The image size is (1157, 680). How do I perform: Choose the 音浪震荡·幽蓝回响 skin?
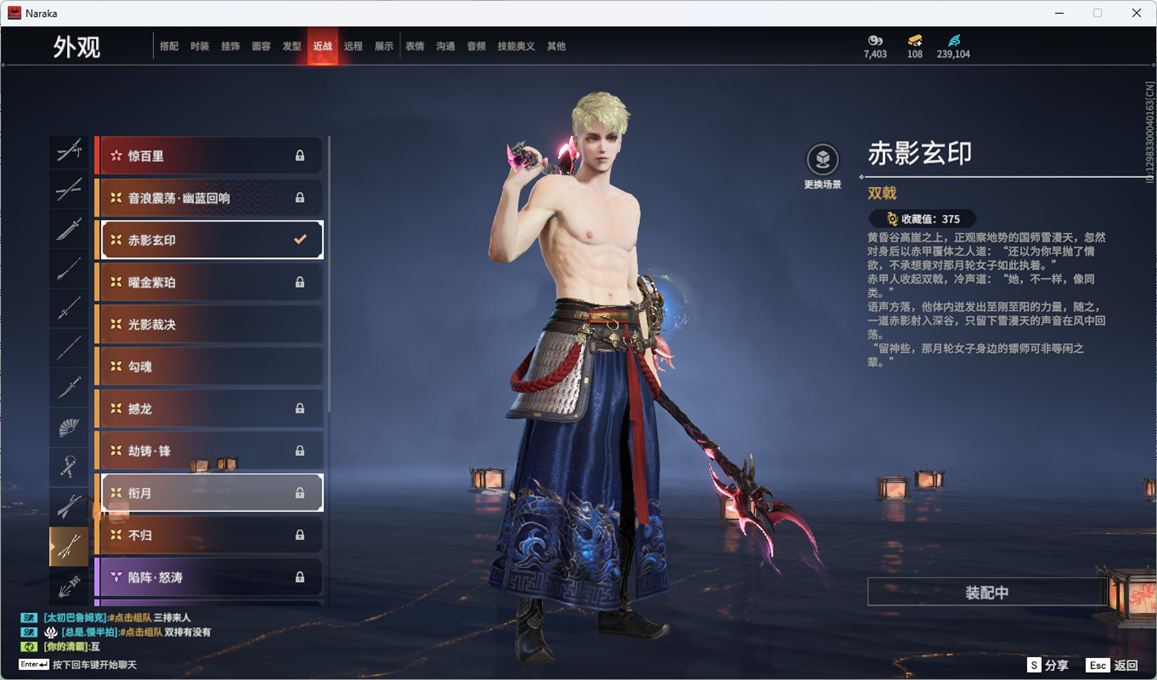point(210,198)
